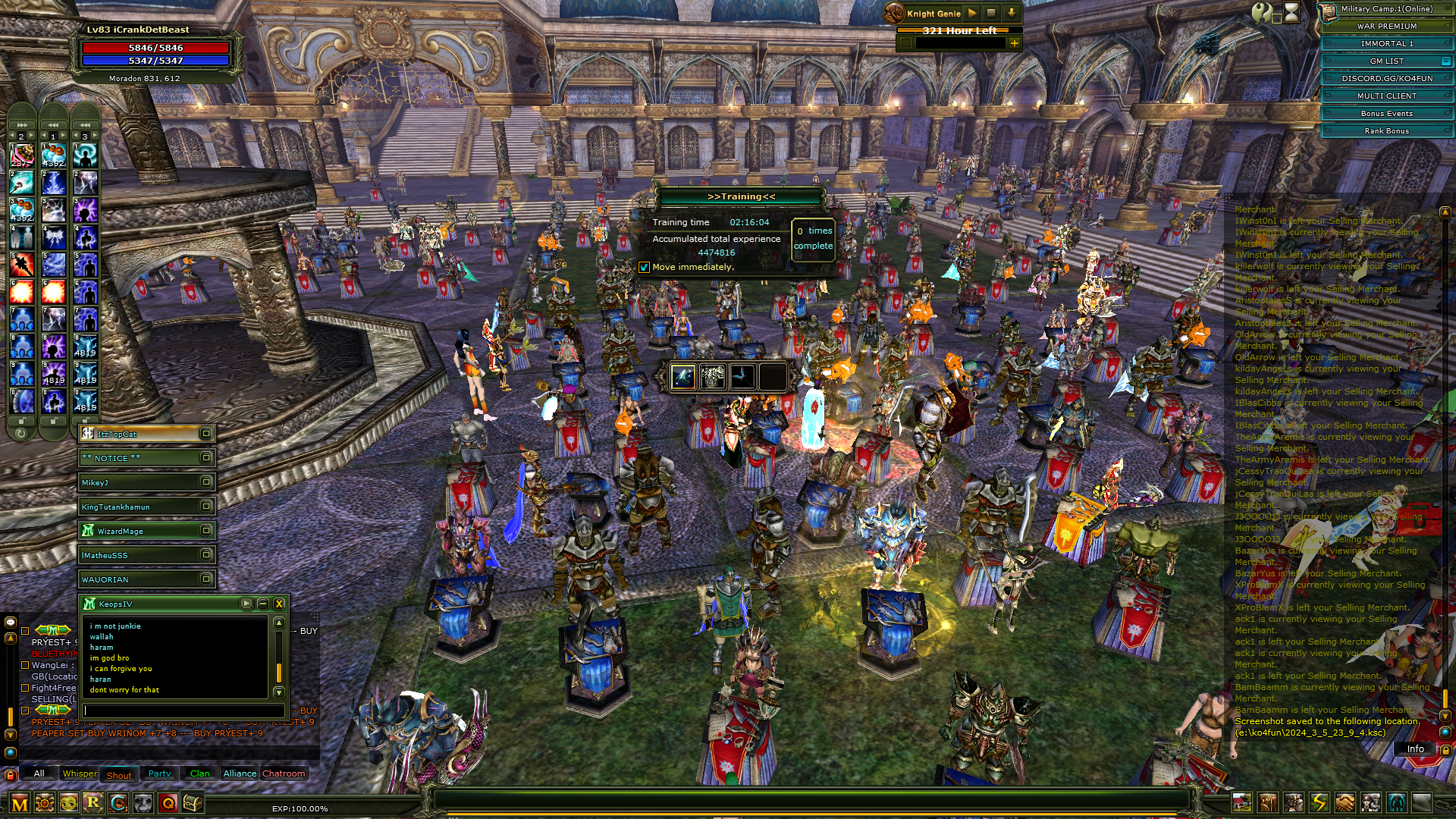
Task: Select the Party chat tab
Action: [159, 773]
